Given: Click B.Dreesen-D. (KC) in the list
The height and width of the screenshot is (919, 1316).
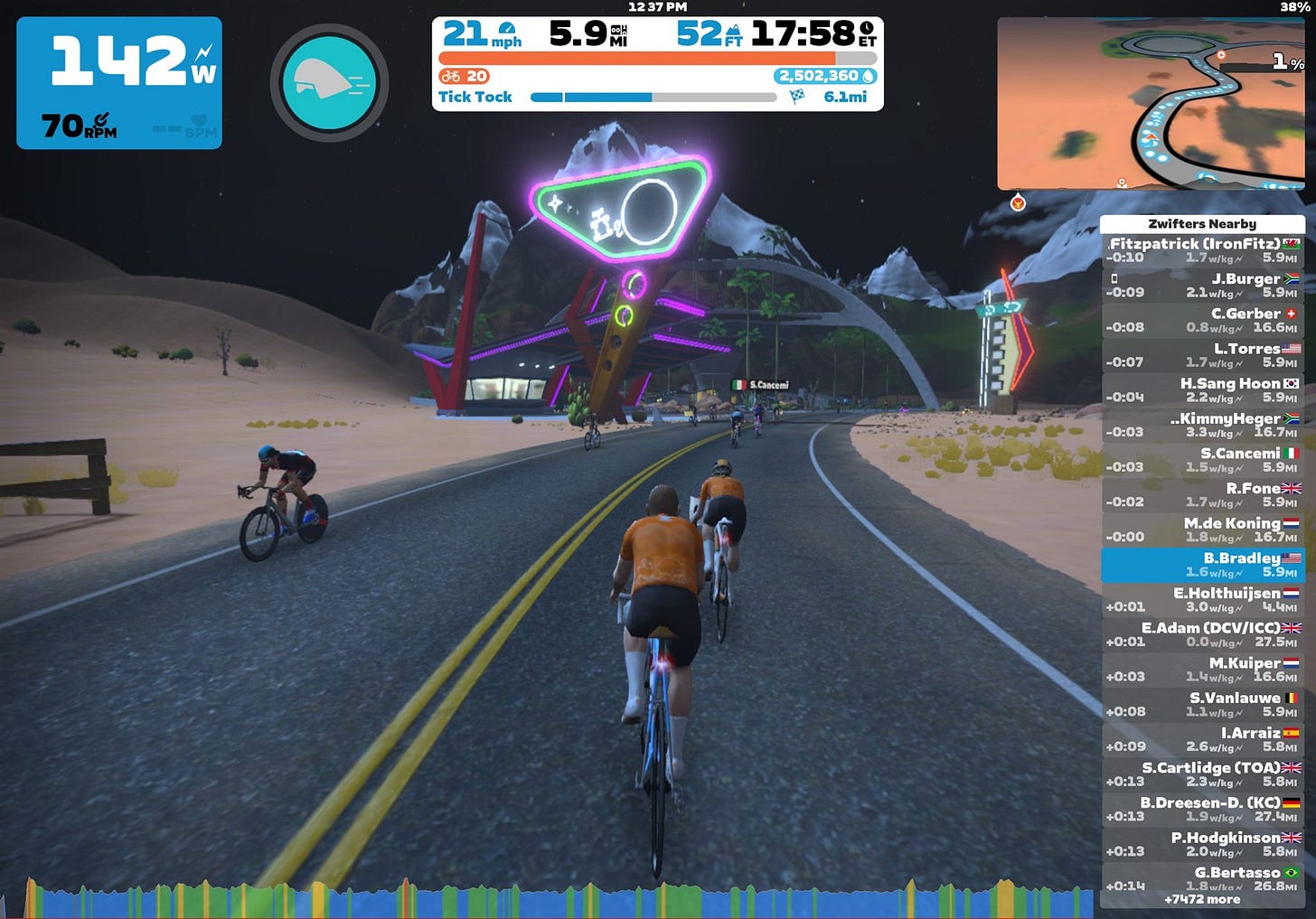Looking at the screenshot, I should pyautogui.click(x=1202, y=810).
